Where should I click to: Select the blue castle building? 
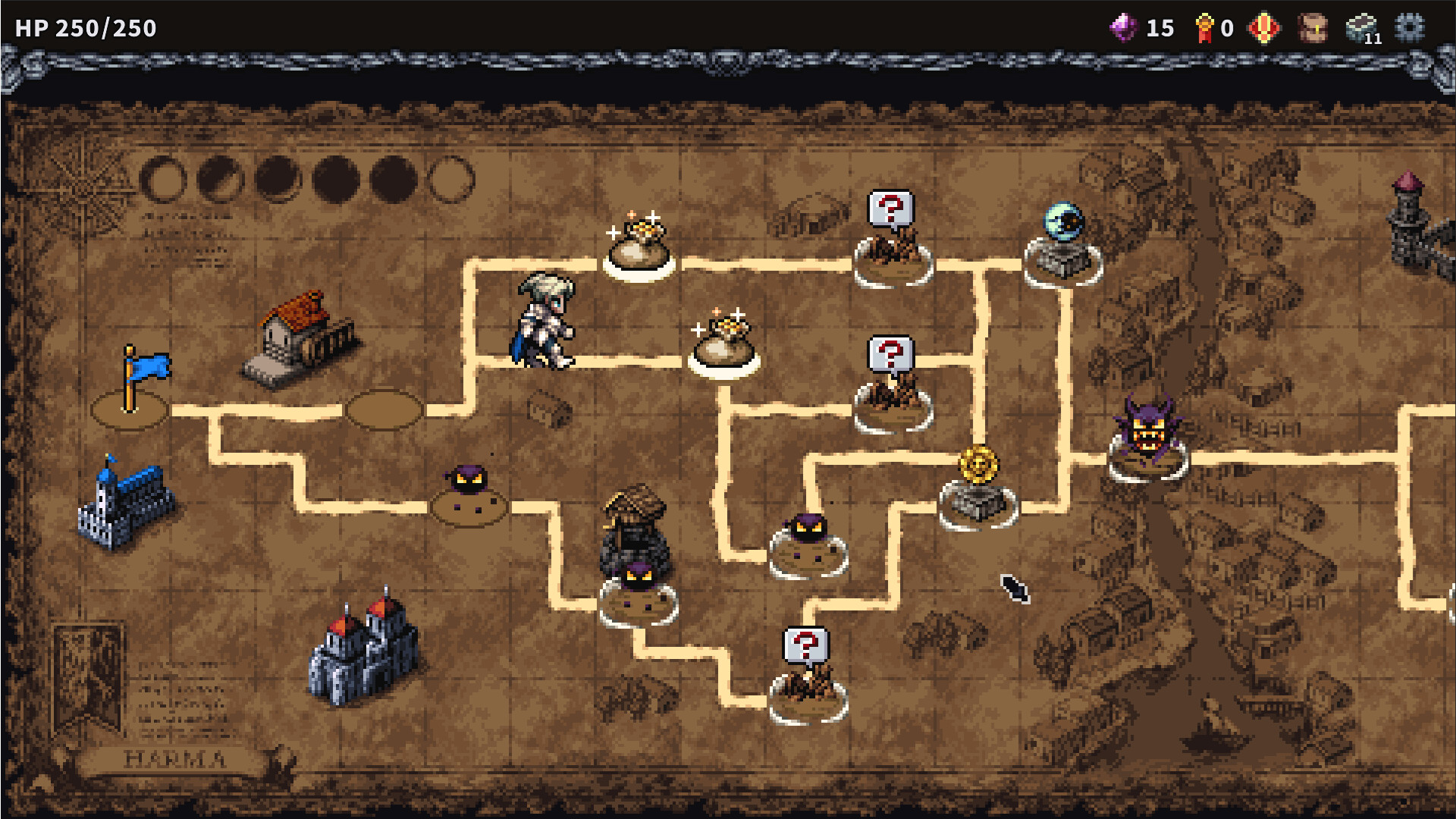125,504
